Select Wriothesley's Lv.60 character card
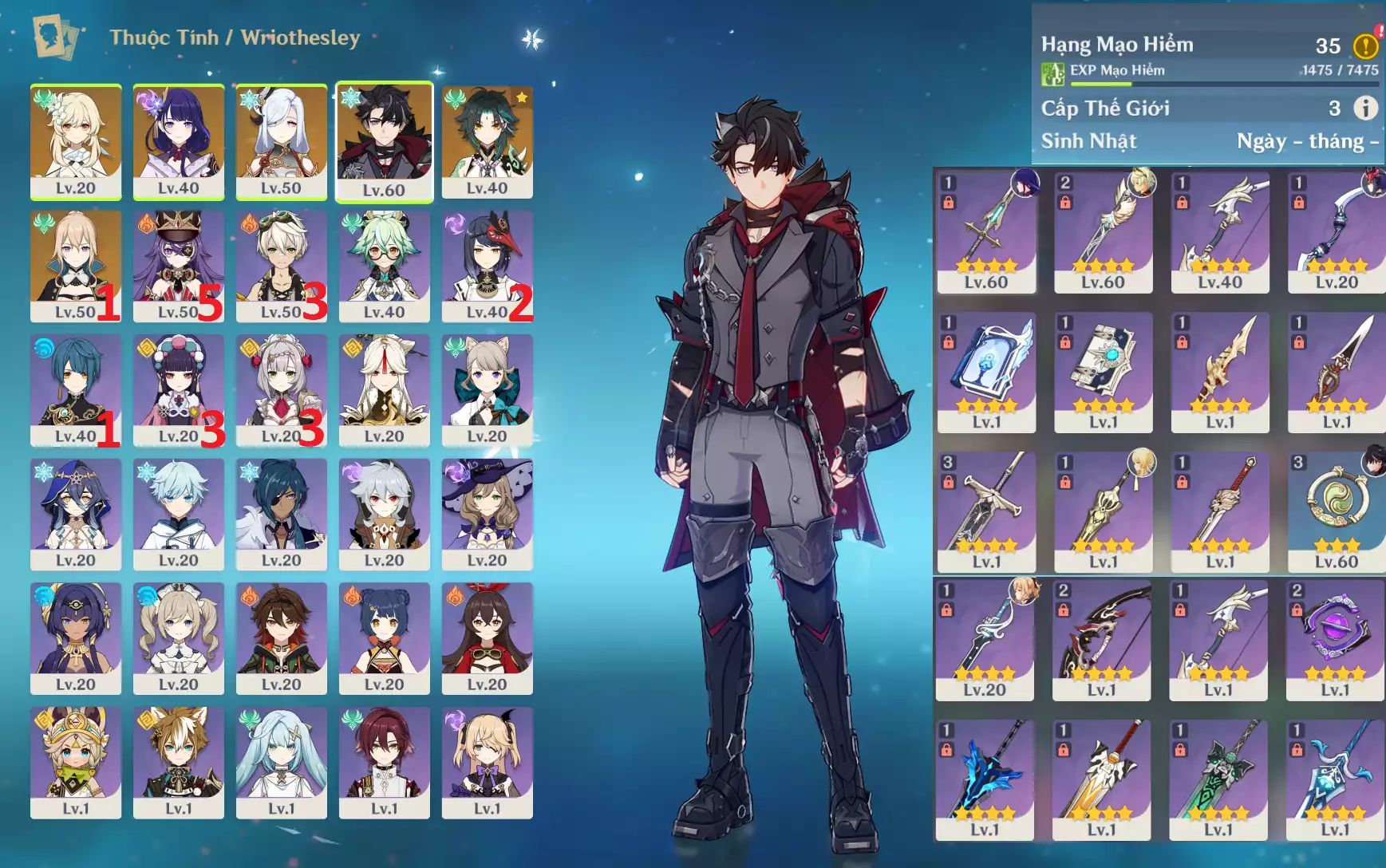1386x868 pixels. [384, 142]
